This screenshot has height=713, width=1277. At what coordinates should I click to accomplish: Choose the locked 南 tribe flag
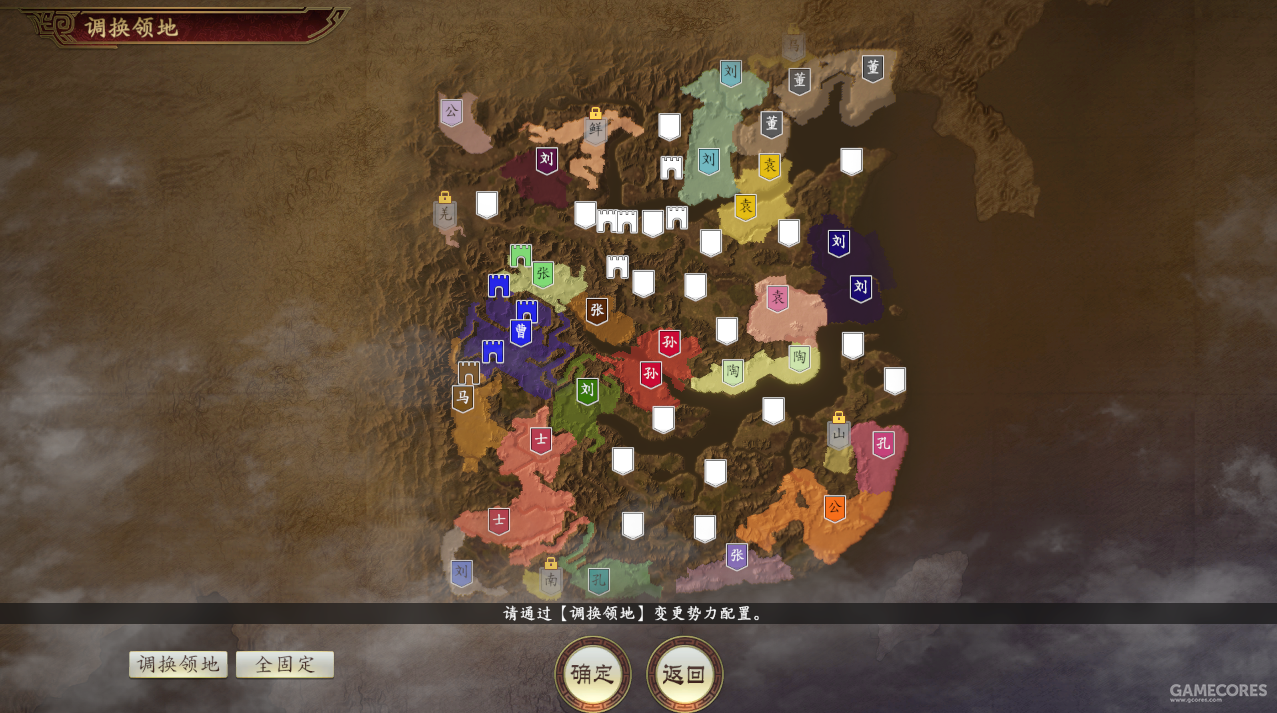tap(551, 579)
